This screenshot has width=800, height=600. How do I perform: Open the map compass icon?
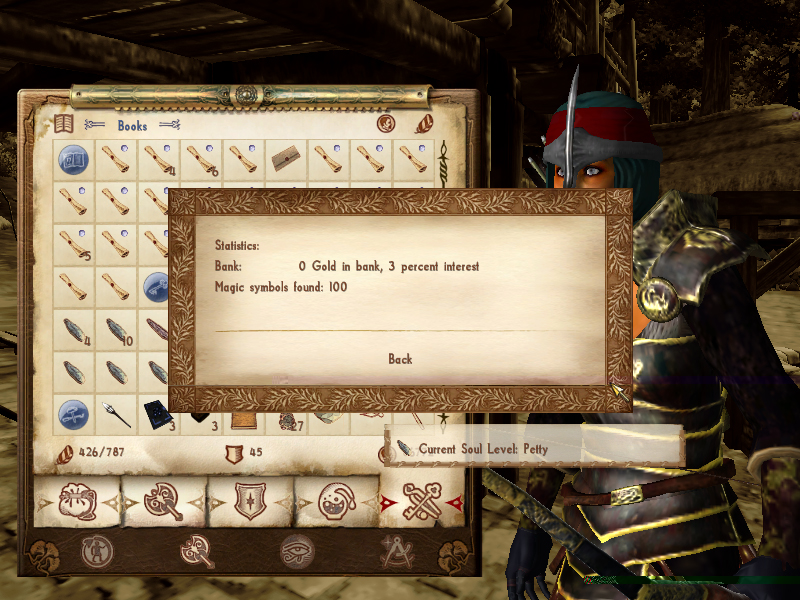point(397,550)
